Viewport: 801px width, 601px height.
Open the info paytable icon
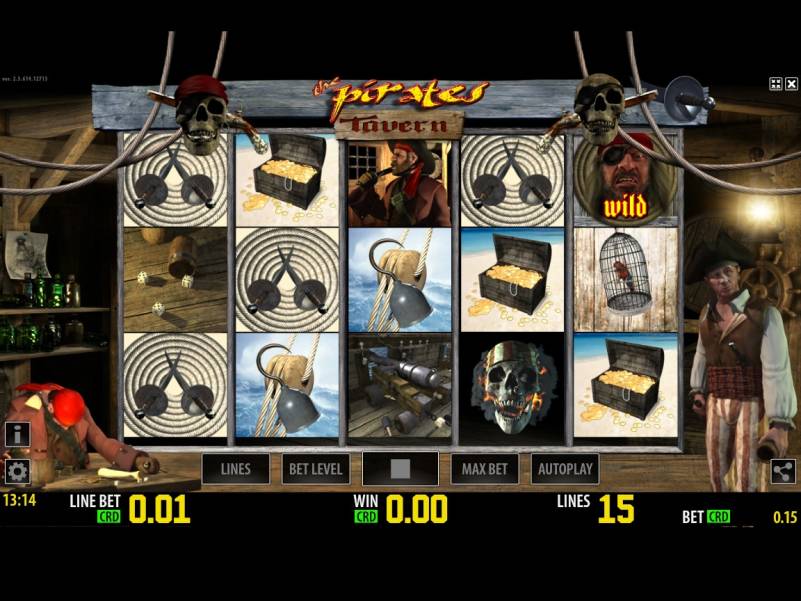(x=16, y=434)
